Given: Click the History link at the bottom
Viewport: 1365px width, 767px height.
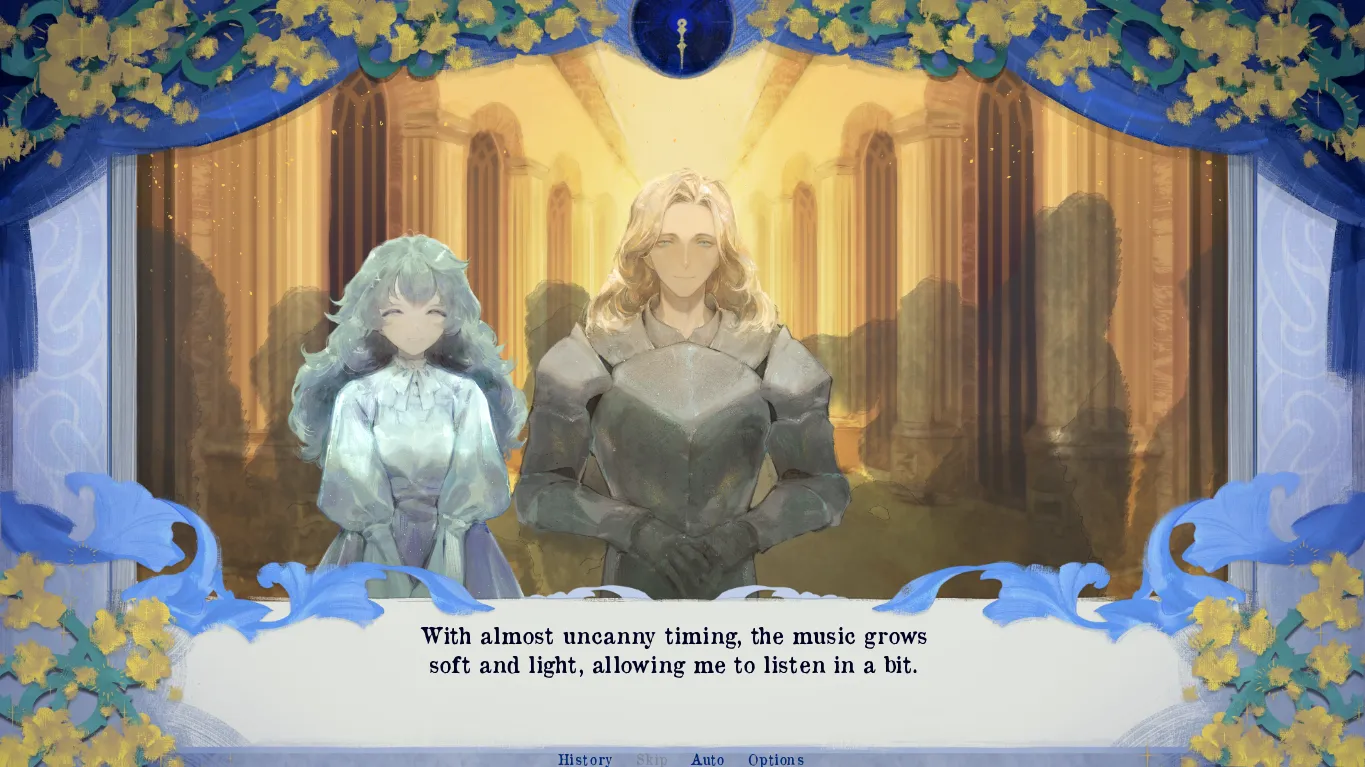Looking at the screenshot, I should pos(585,759).
